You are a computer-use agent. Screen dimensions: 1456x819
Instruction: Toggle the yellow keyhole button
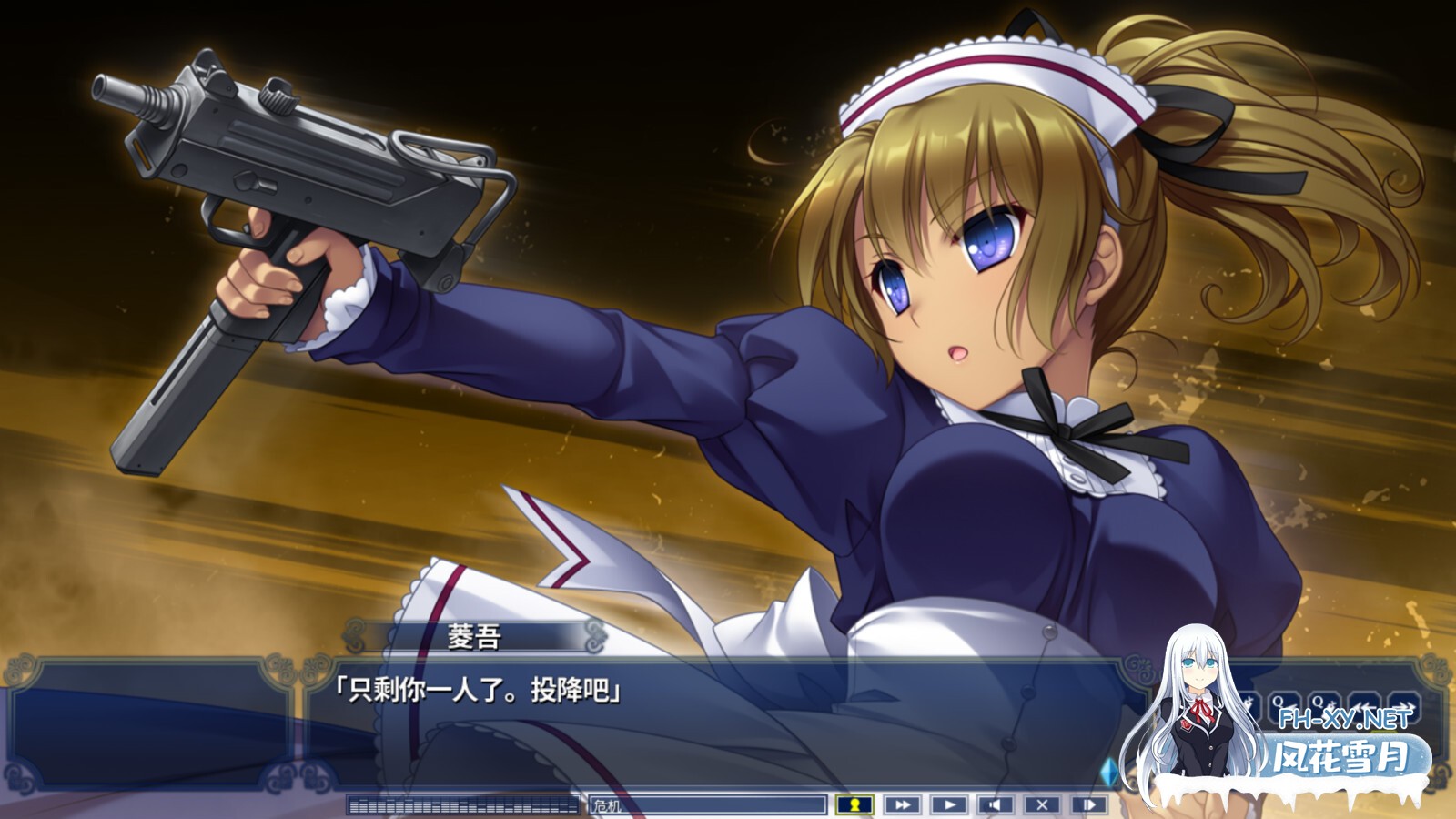pos(854,804)
